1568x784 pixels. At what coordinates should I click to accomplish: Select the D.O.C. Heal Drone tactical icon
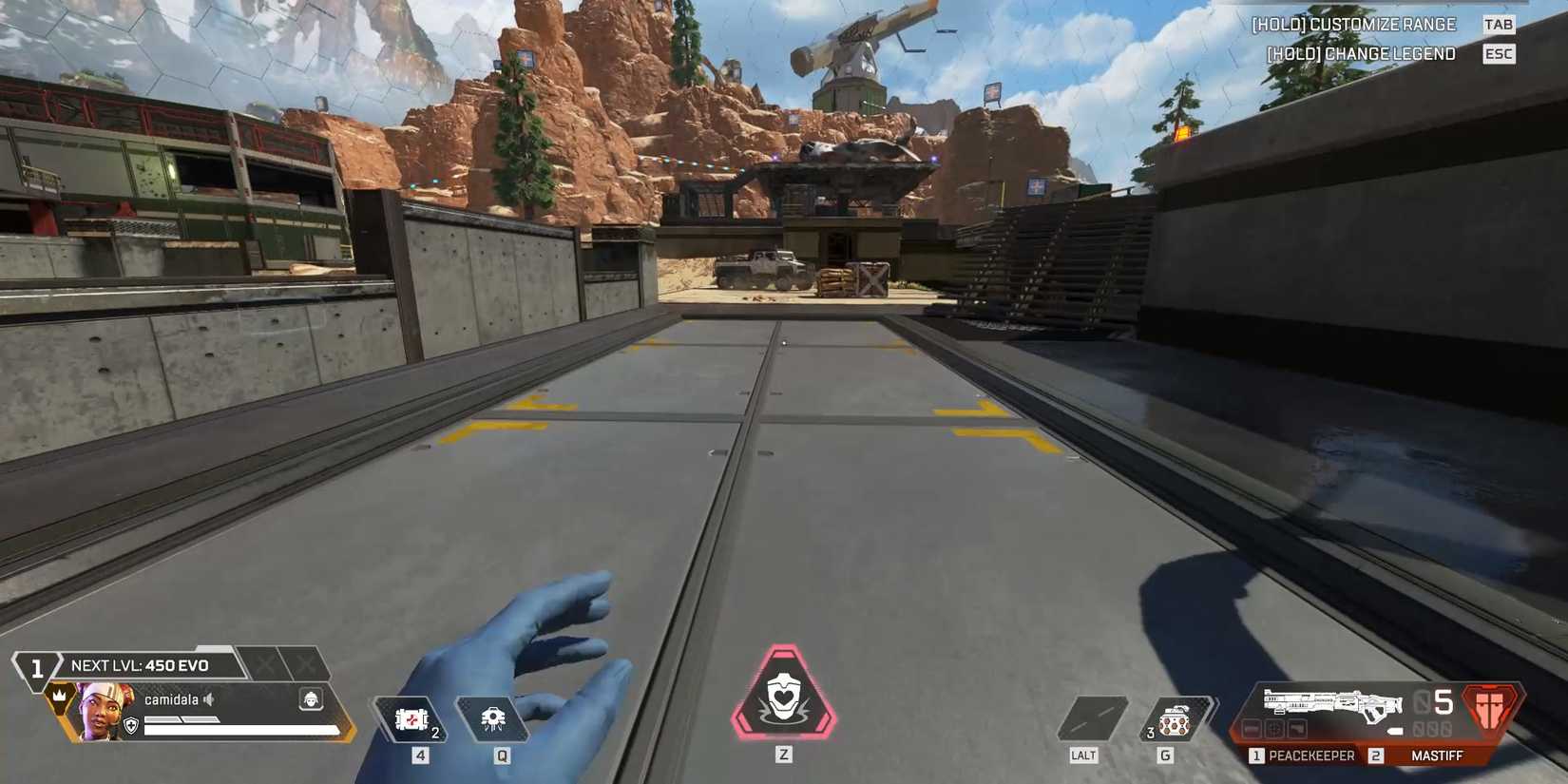tap(492, 719)
